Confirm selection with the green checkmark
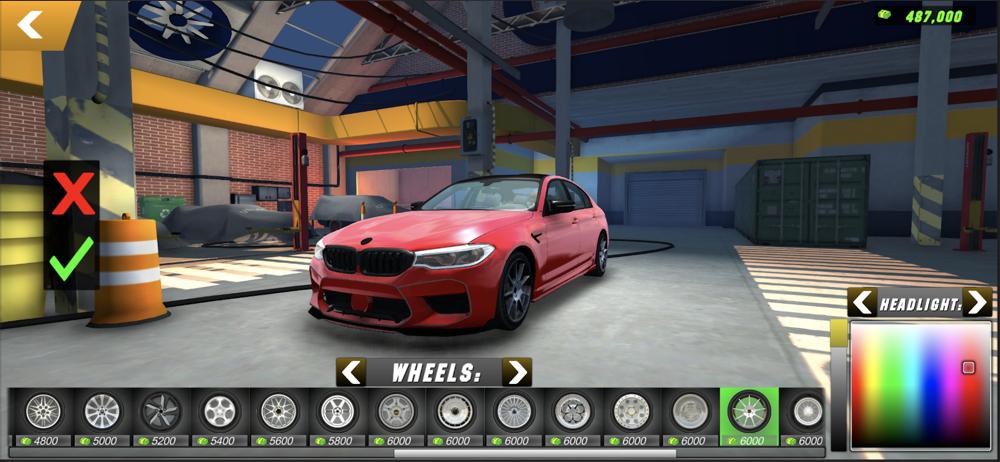 pos(71,257)
